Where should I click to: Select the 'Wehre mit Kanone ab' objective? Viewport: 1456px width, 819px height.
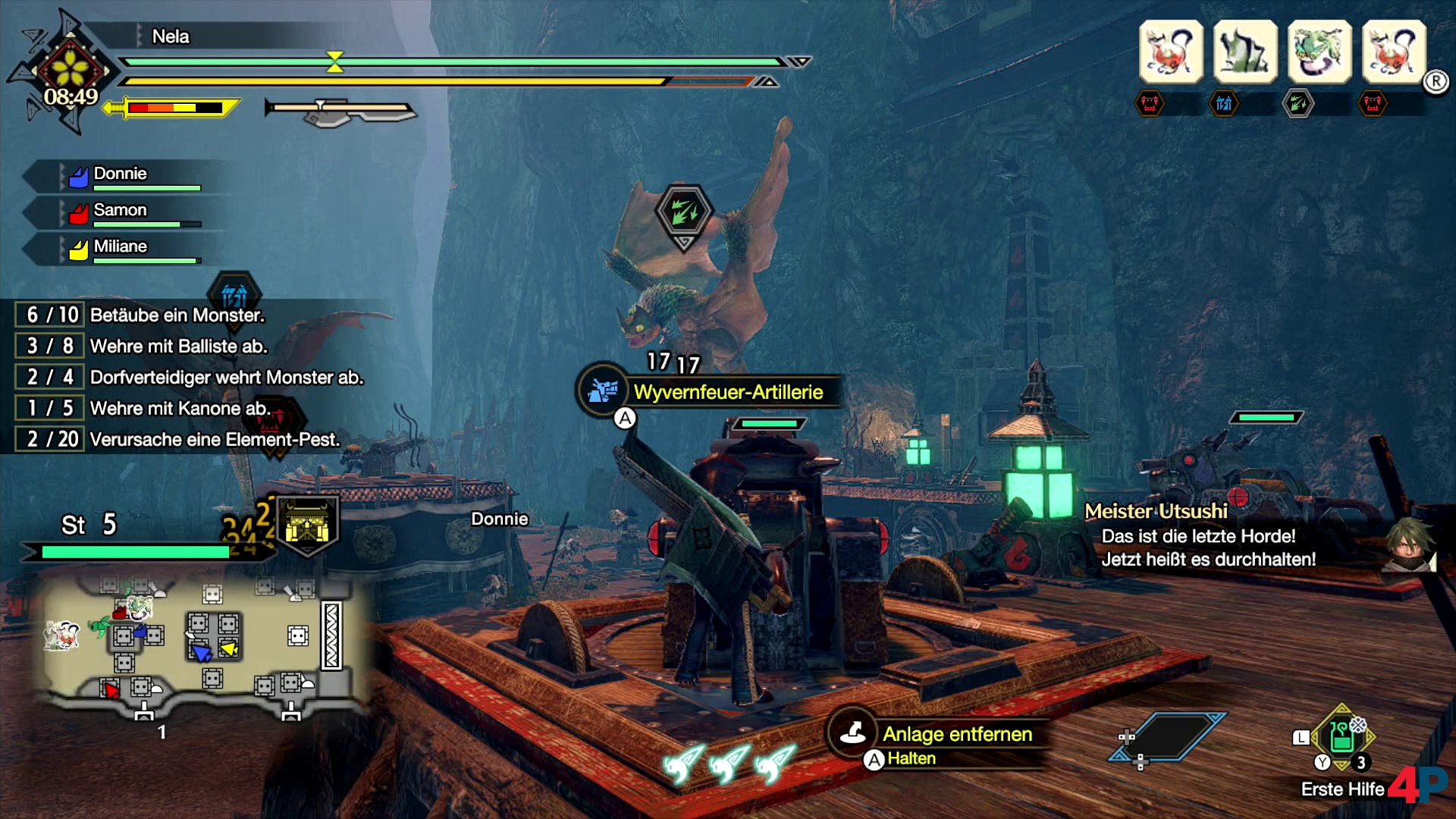tap(179, 409)
